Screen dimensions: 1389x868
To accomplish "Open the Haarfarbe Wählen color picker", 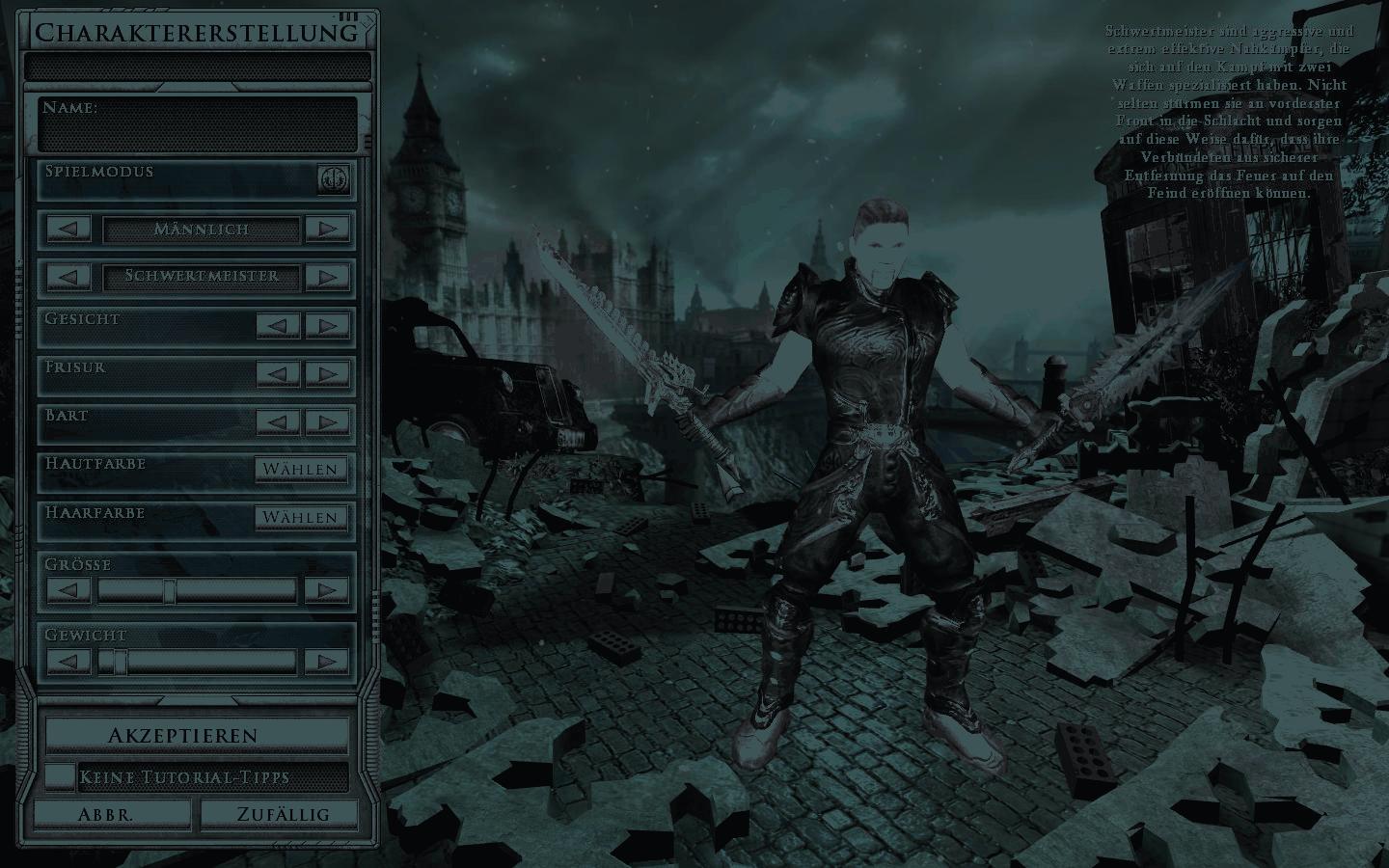I will tap(301, 518).
